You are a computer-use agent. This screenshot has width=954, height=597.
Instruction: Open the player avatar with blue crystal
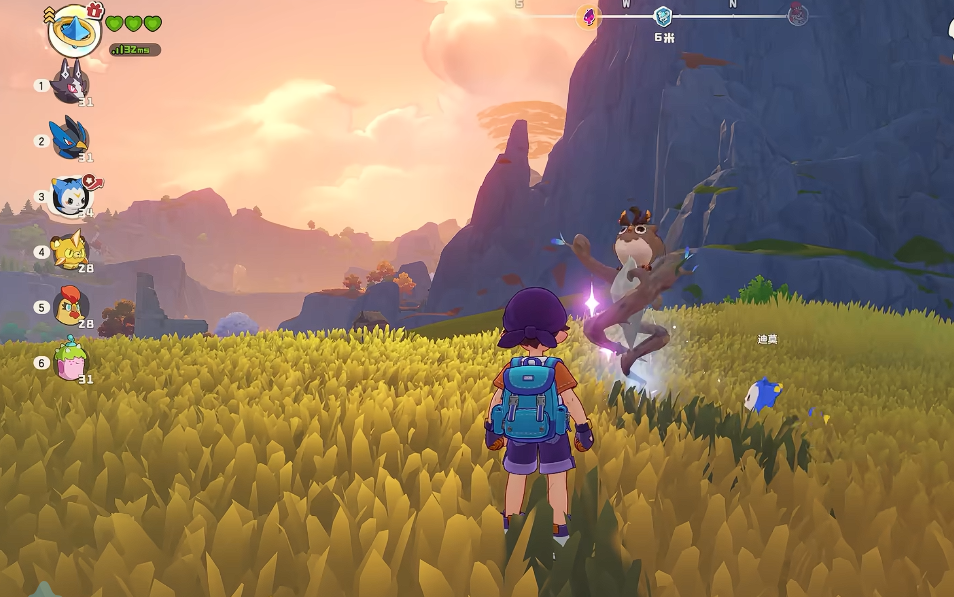click(x=74, y=31)
